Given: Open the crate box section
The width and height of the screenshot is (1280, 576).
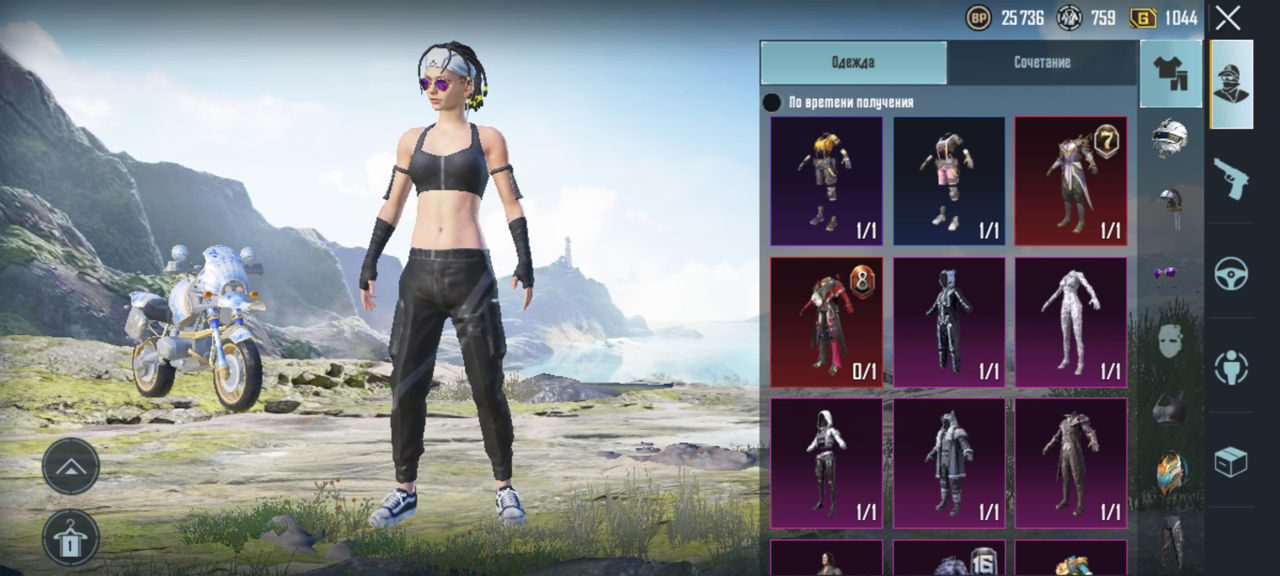Looking at the screenshot, I should (x=1231, y=460).
